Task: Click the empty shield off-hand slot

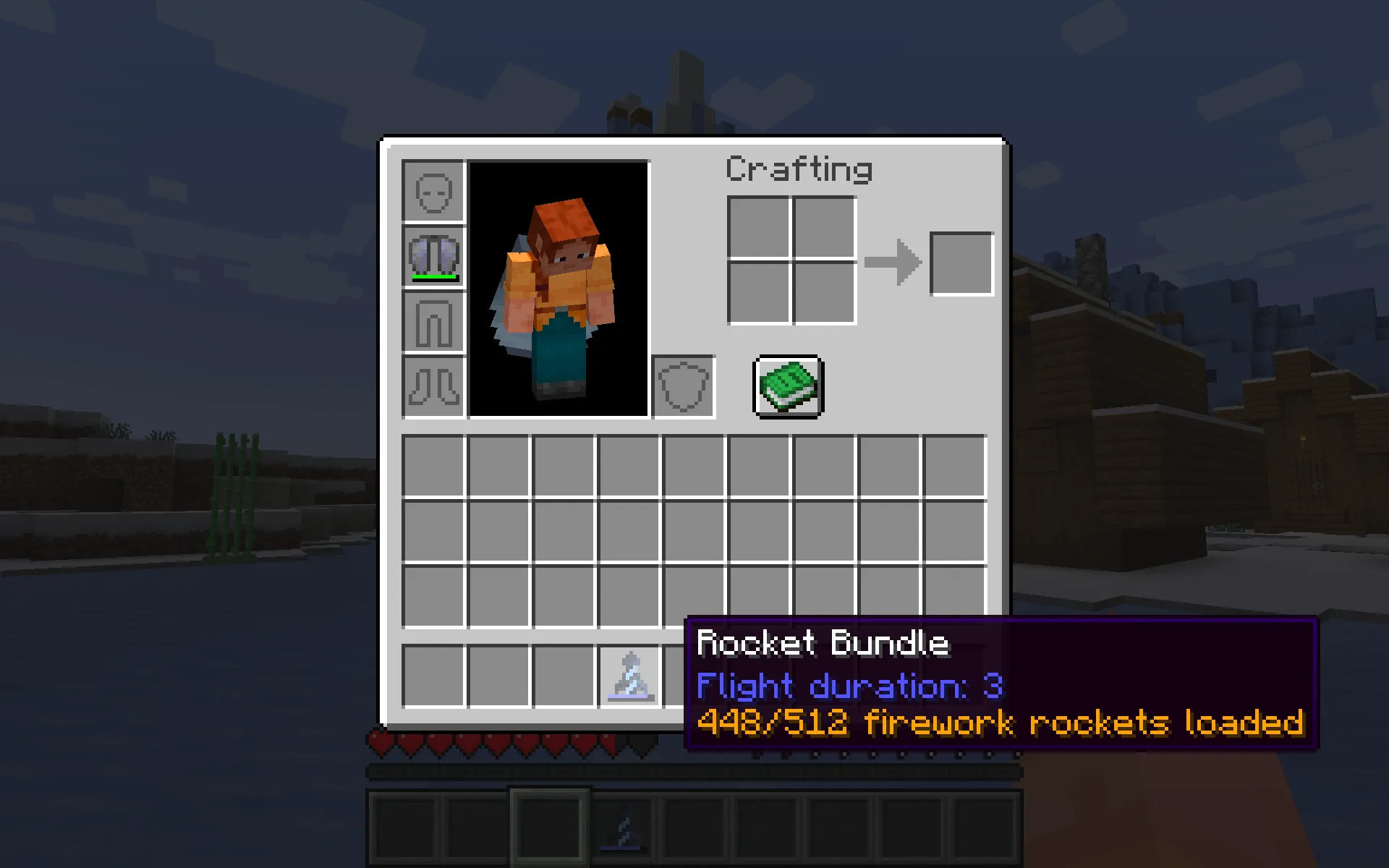Action: point(684,388)
